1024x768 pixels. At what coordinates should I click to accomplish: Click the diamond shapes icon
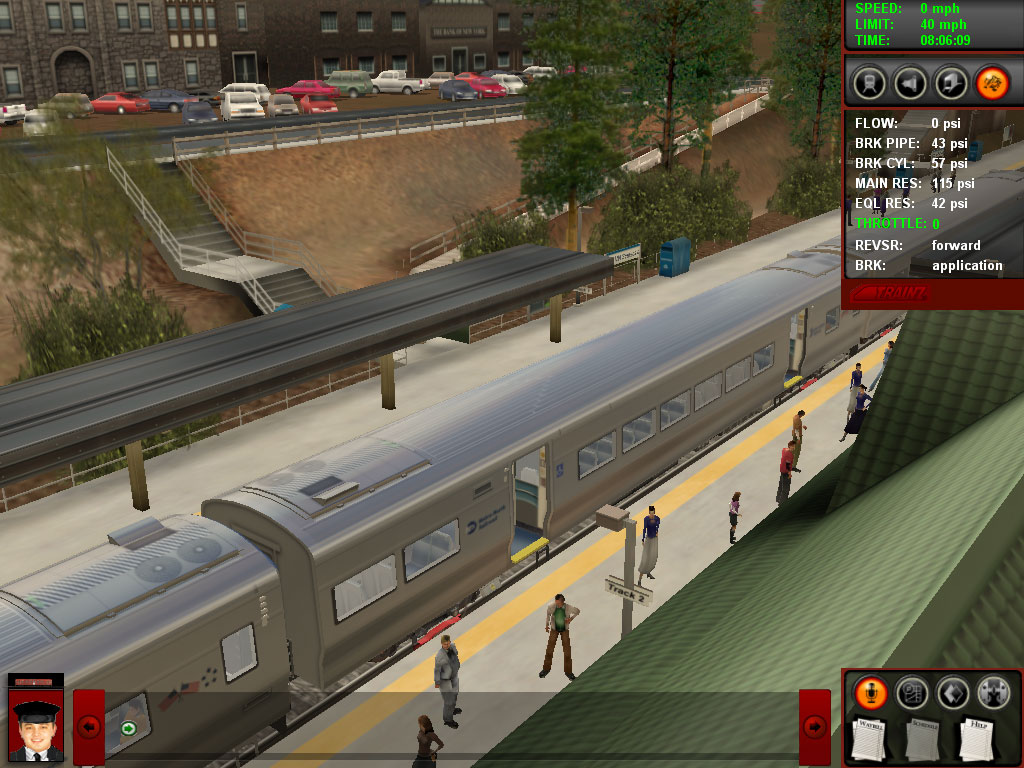click(x=952, y=692)
